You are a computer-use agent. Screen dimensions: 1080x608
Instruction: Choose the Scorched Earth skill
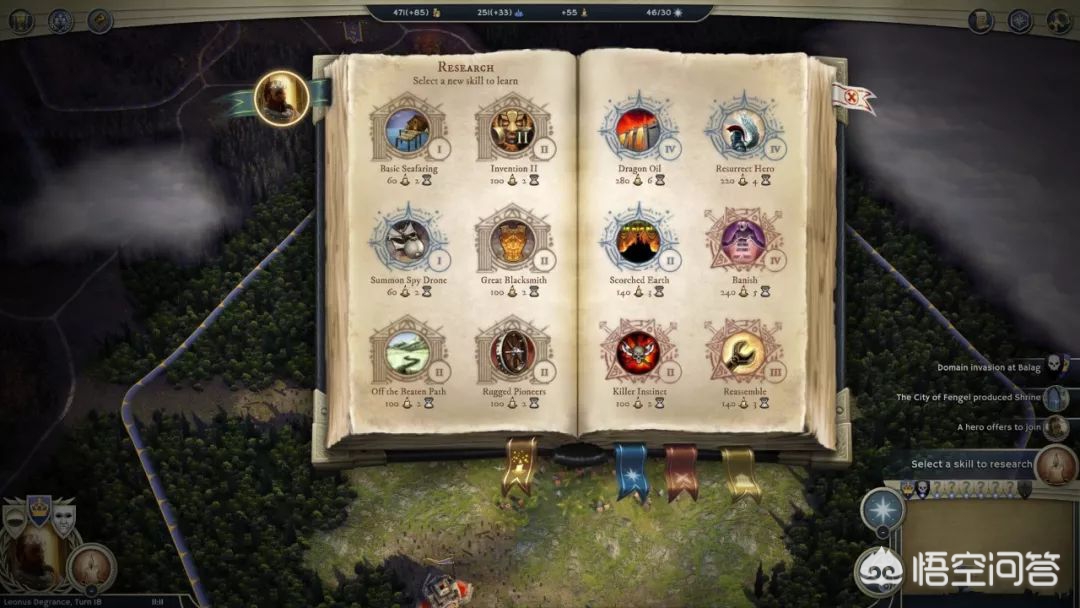(x=638, y=240)
